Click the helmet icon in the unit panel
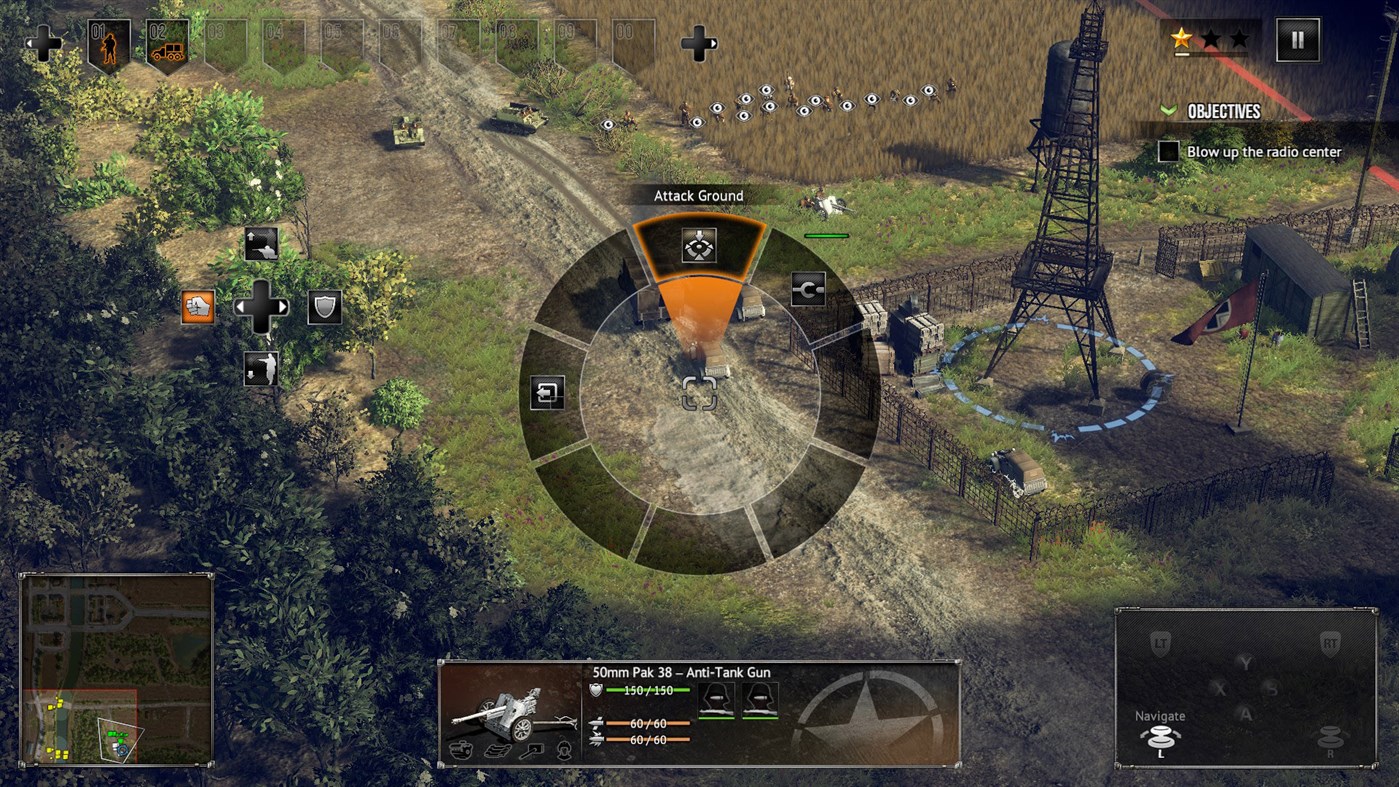The height and width of the screenshot is (787, 1399). tap(564, 751)
